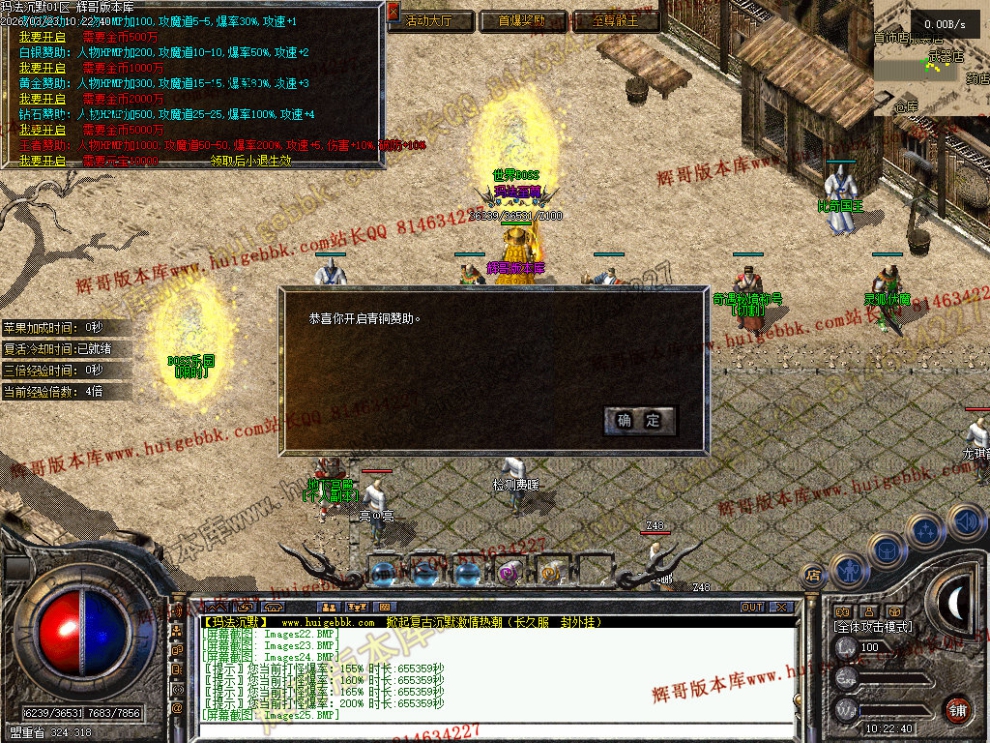Open the 首爆奖励 rewards panel
This screenshot has height=743, width=990.
click(x=521, y=20)
